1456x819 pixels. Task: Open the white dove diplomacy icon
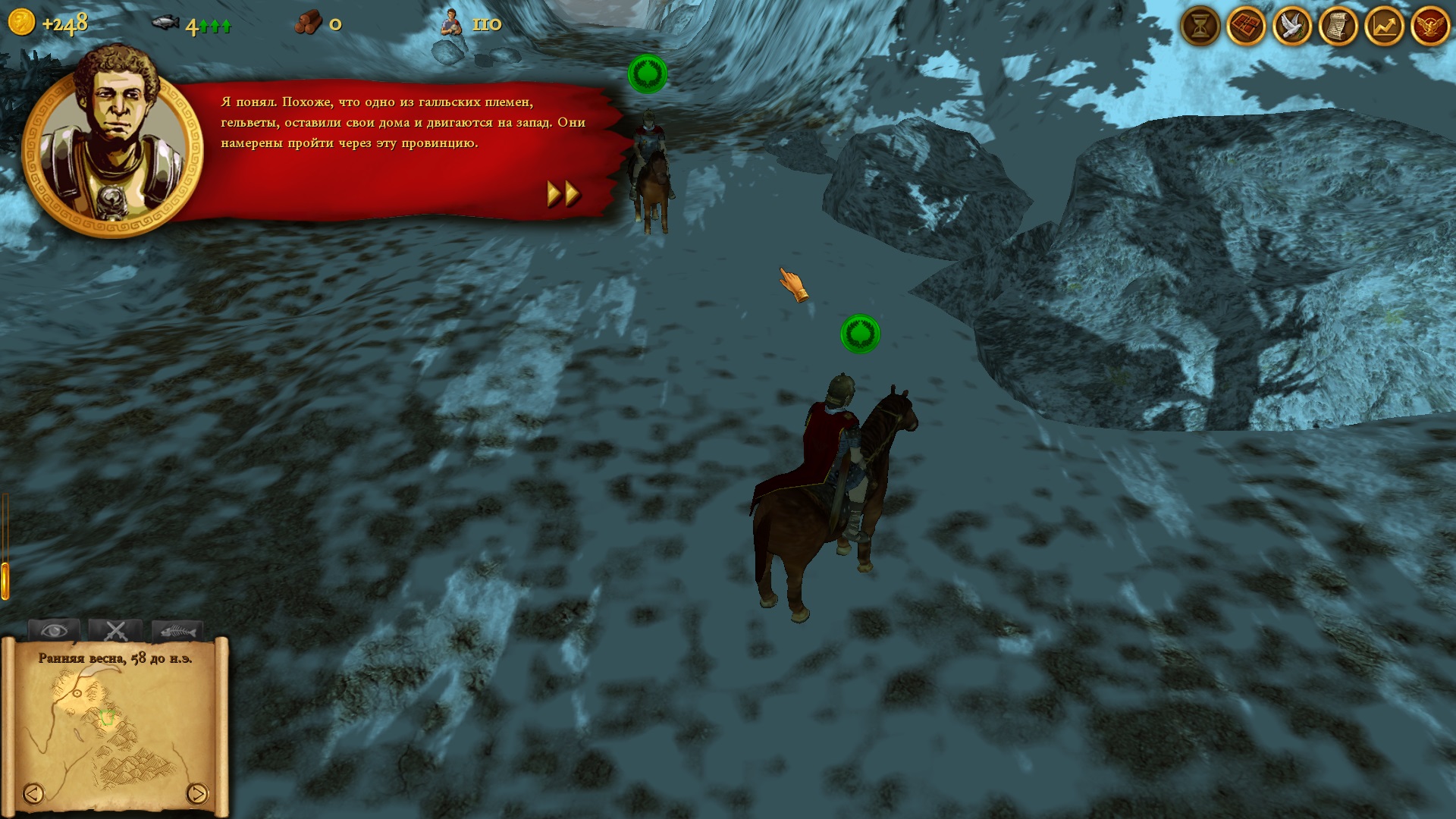1292,27
